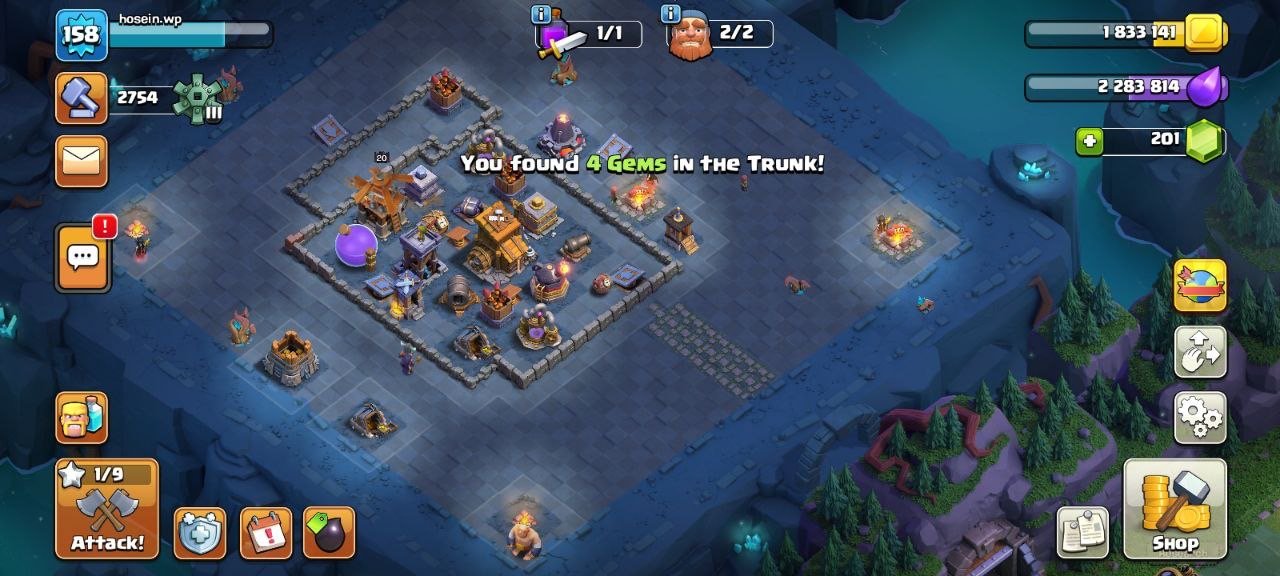1280x576 pixels.
Task: Tap the Attack! button
Action: [x=107, y=509]
